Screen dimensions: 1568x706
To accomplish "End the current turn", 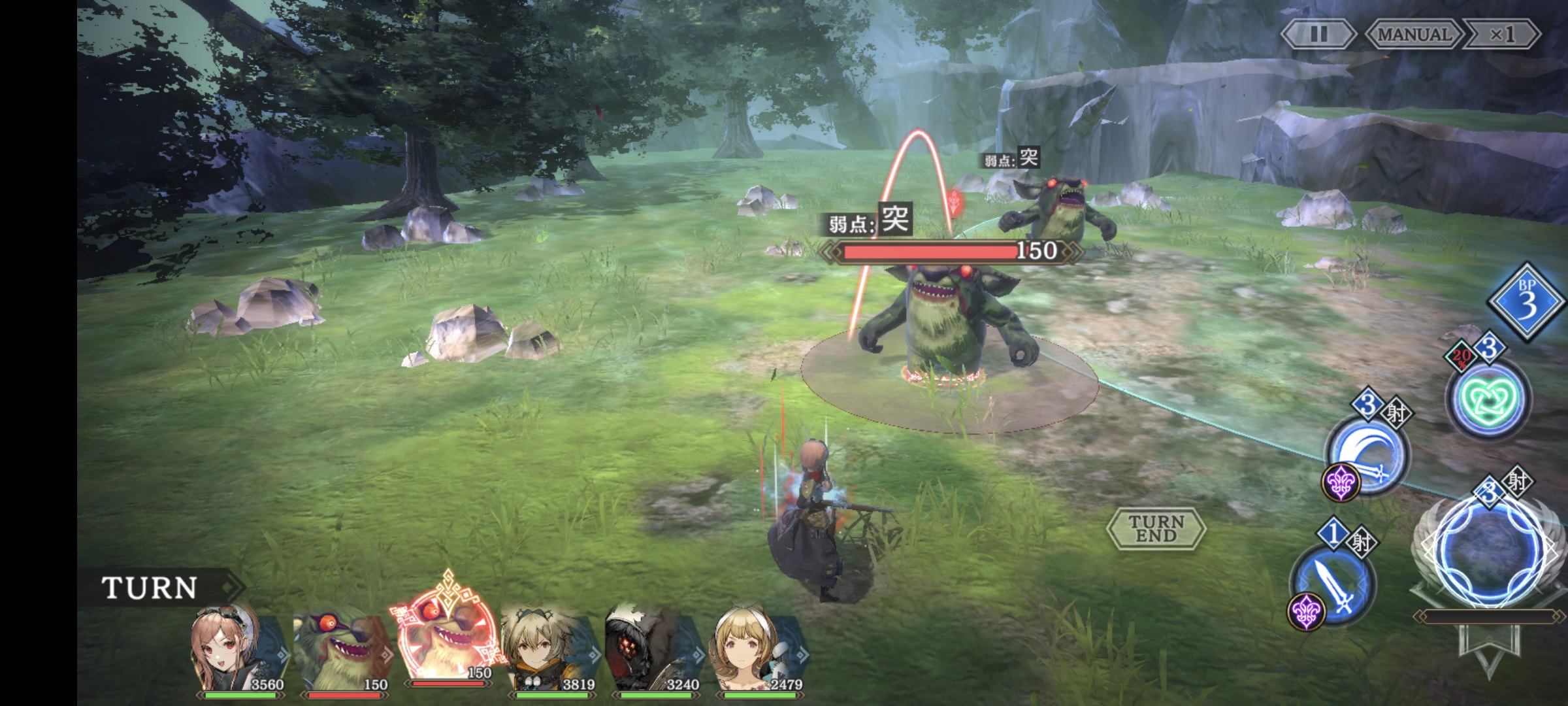I will pos(1156,528).
